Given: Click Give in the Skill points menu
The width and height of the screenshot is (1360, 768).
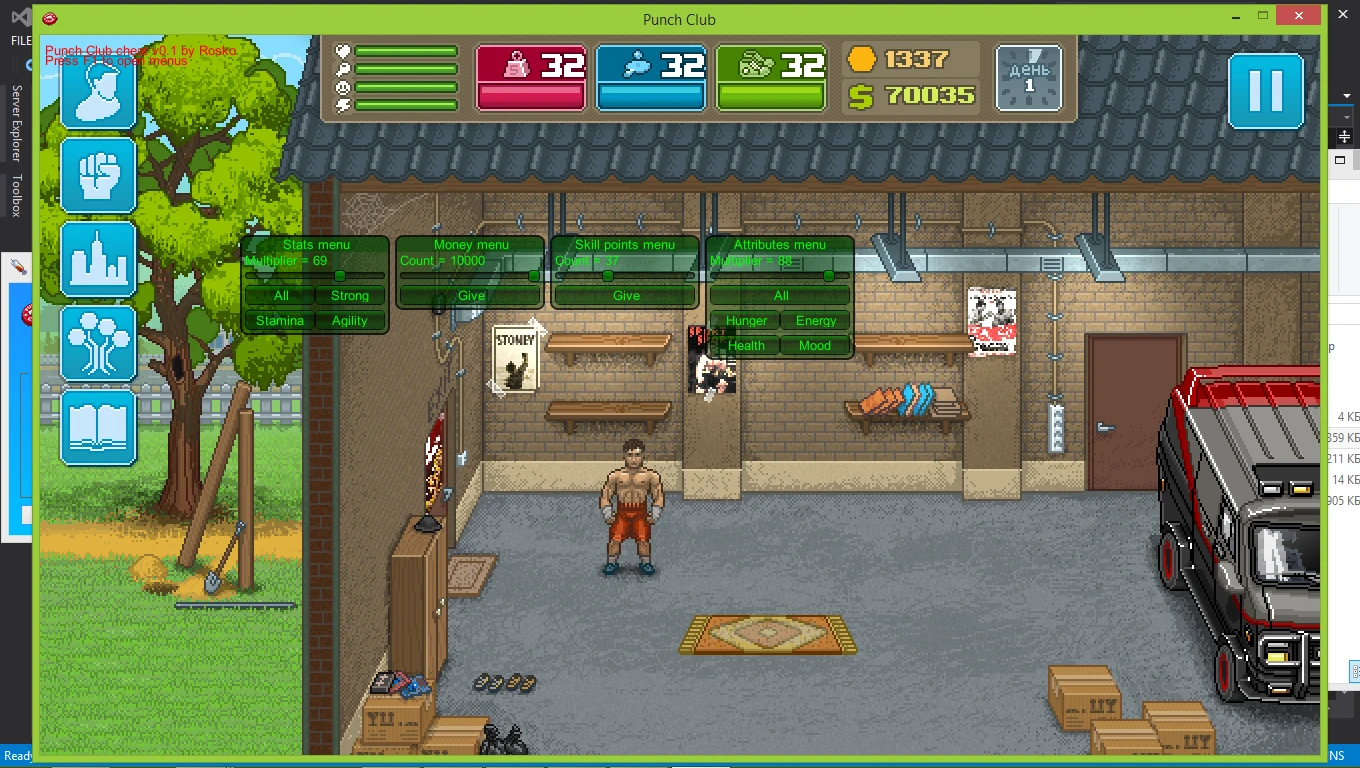Looking at the screenshot, I should (x=625, y=296).
